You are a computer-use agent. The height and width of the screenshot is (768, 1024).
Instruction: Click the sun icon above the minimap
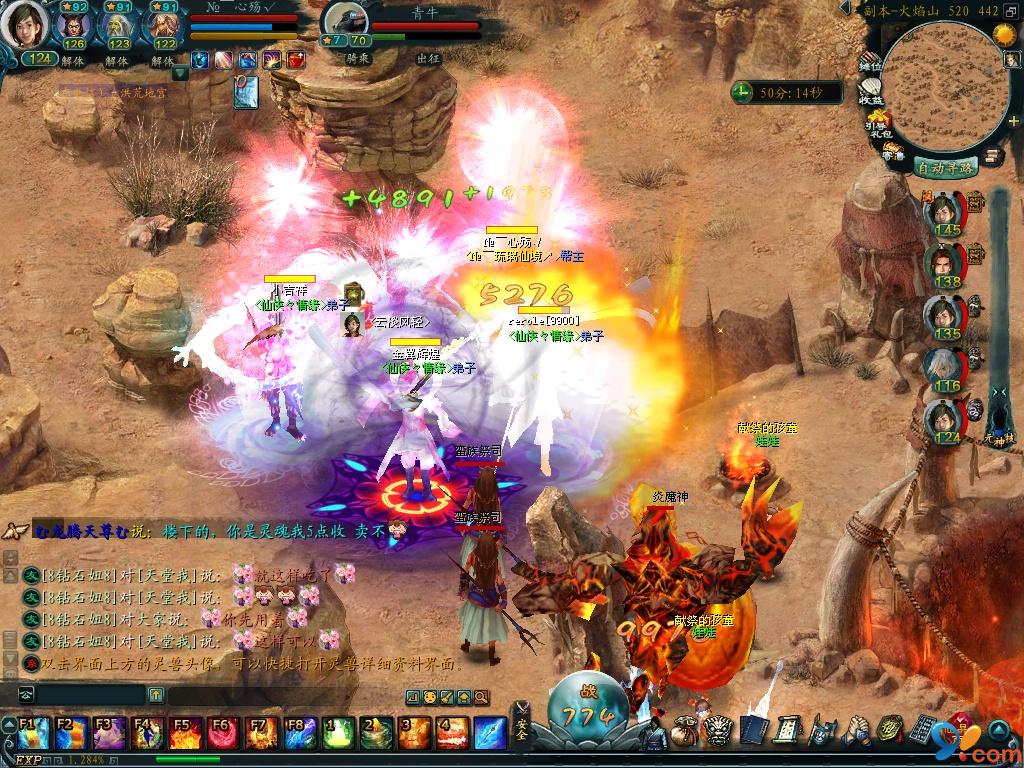pyautogui.click(x=1004, y=33)
